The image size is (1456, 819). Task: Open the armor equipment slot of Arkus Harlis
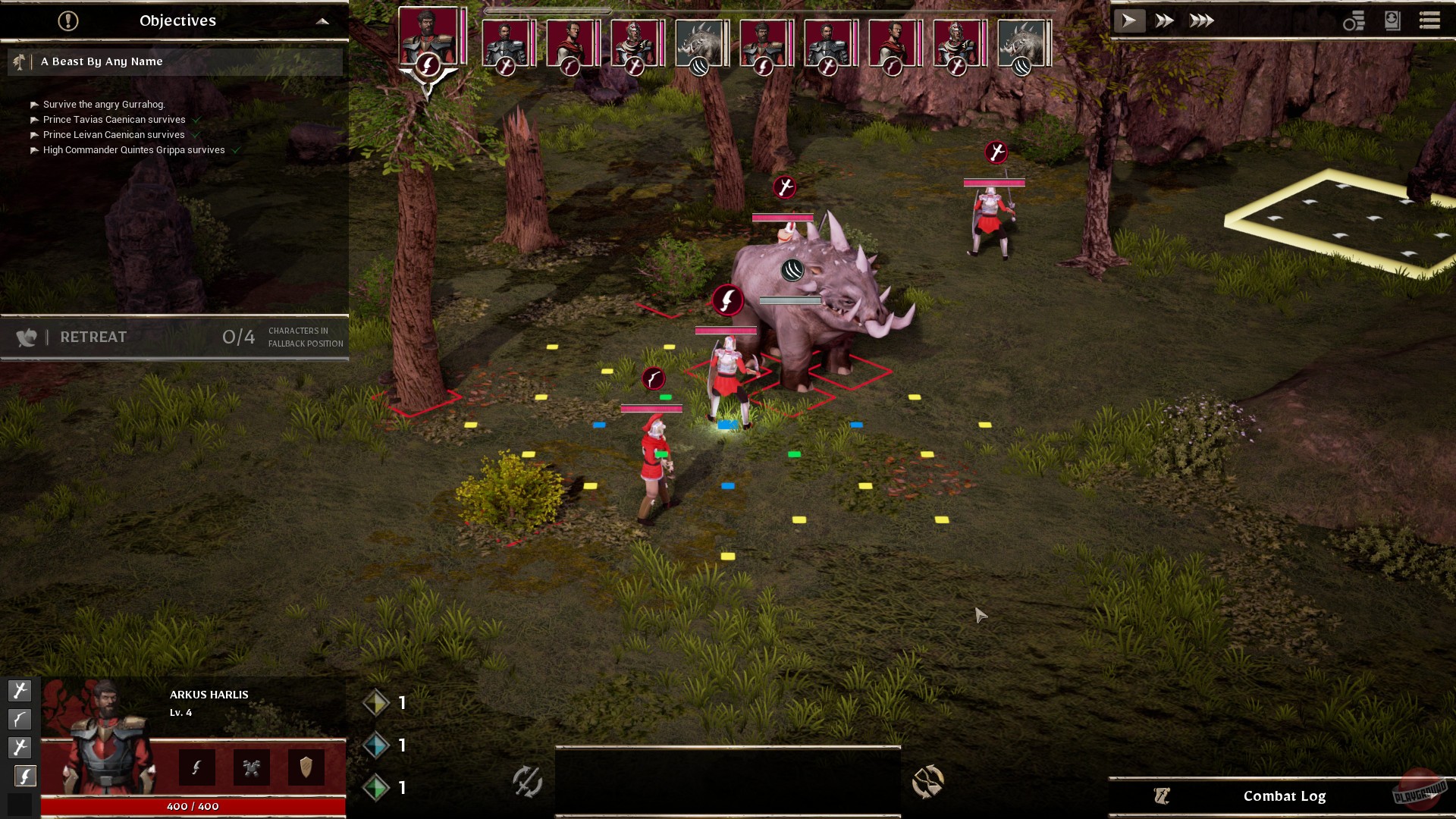pyautogui.click(x=252, y=767)
